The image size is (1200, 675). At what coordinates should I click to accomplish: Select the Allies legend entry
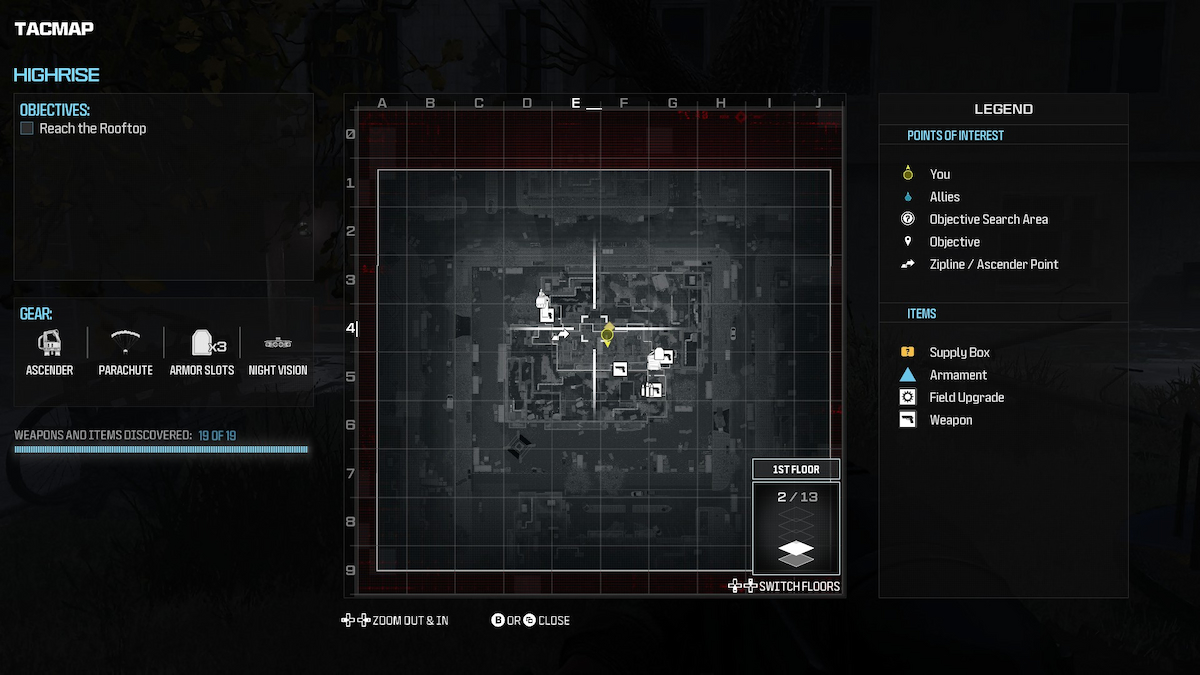click(944, 197)
